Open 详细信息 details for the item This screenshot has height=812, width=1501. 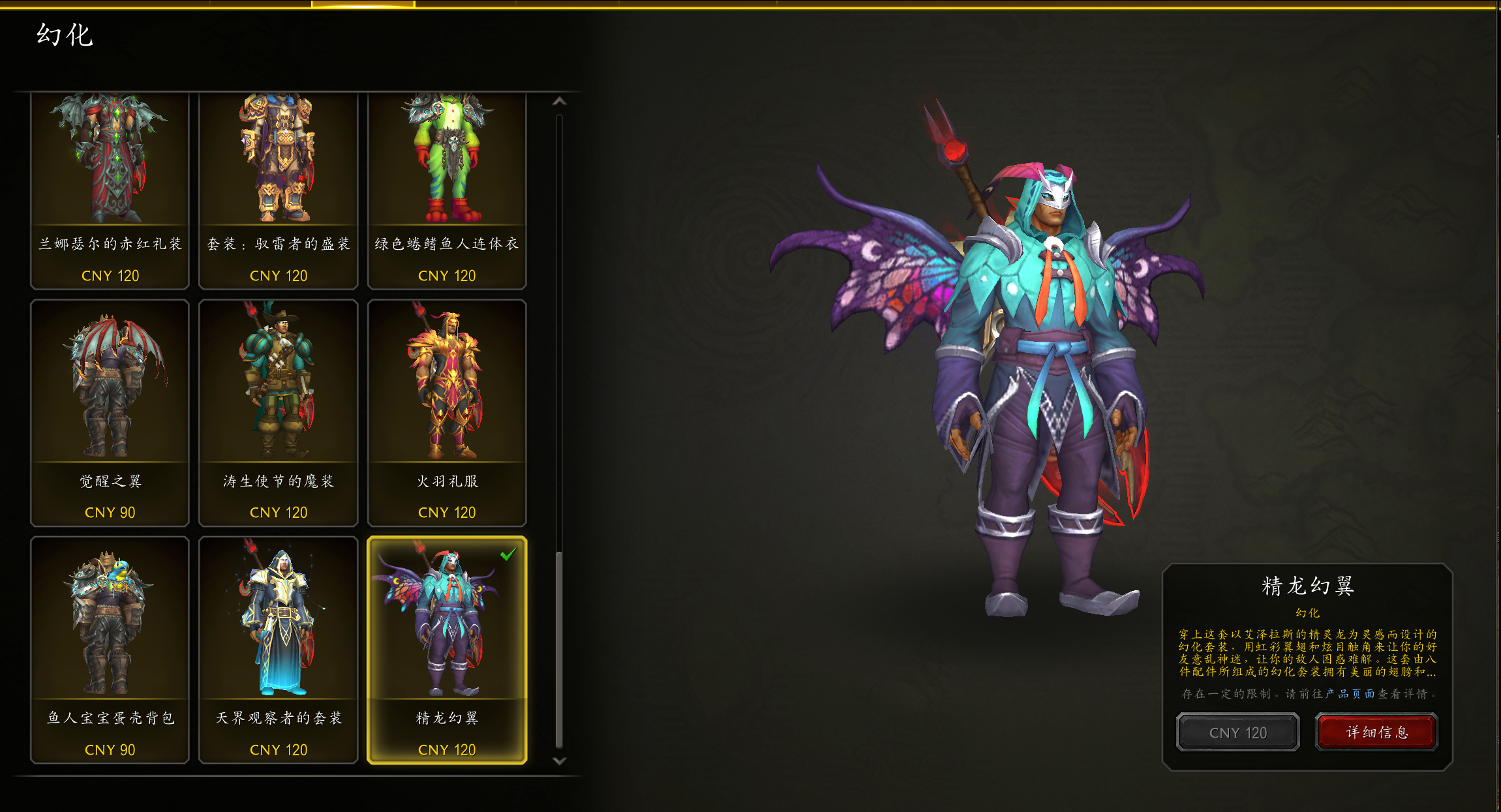(x=1377, y=732)
